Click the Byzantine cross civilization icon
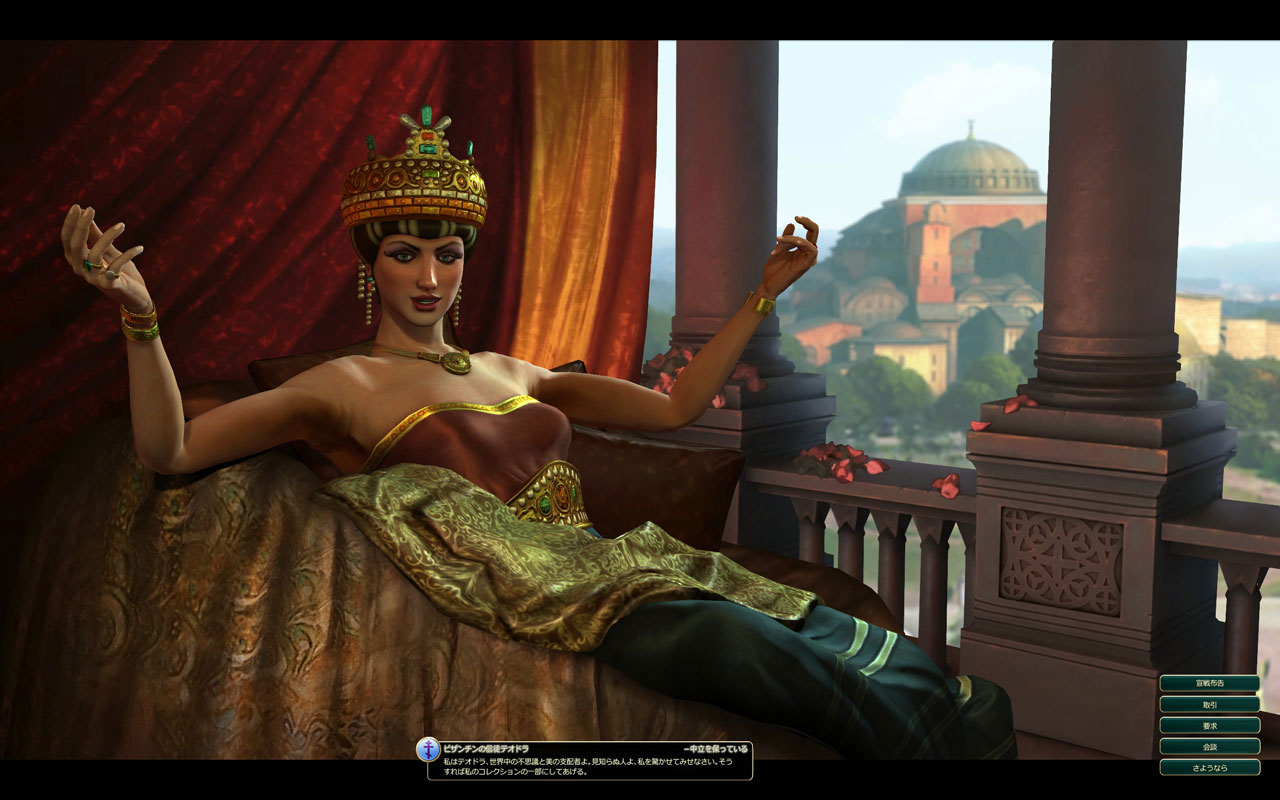This screenshot has height=800, width=1280. (428, 750)
